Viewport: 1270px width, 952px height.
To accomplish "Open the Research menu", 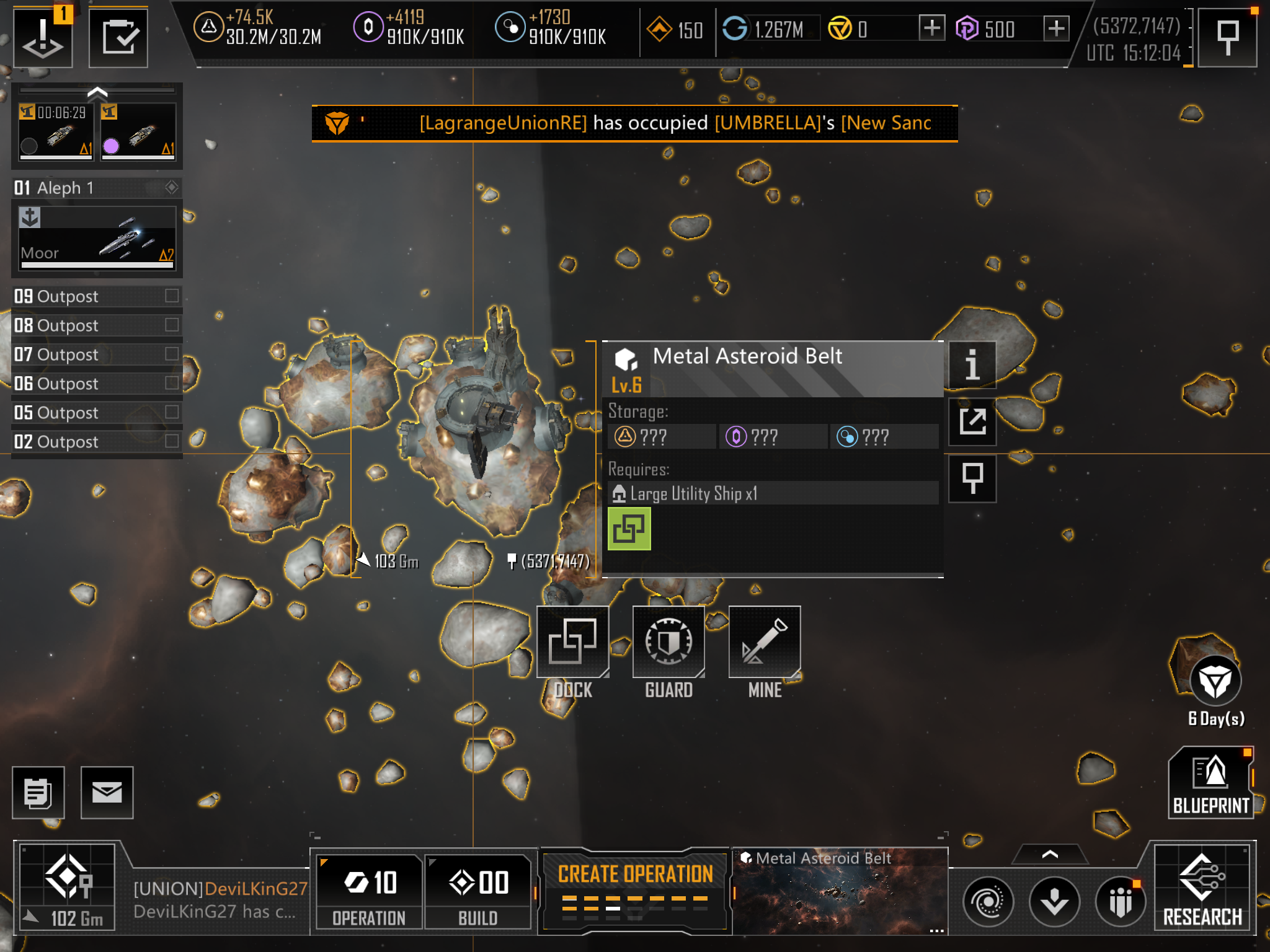I will [1202, 888].
